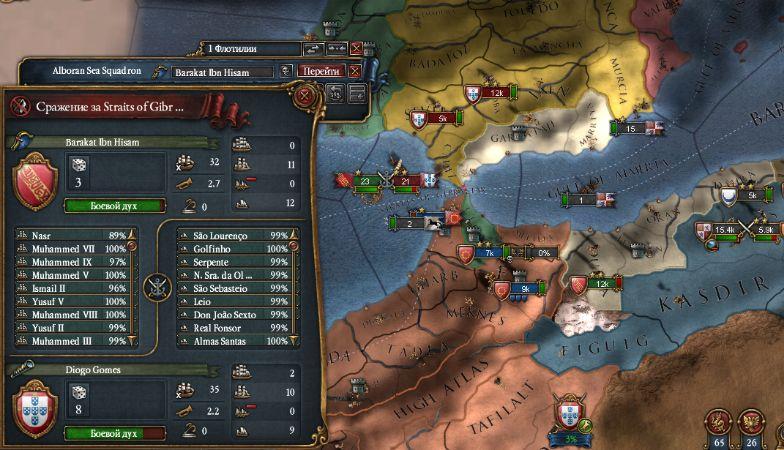
Task: Select the Nasr ship row
Action: point(71,235)
